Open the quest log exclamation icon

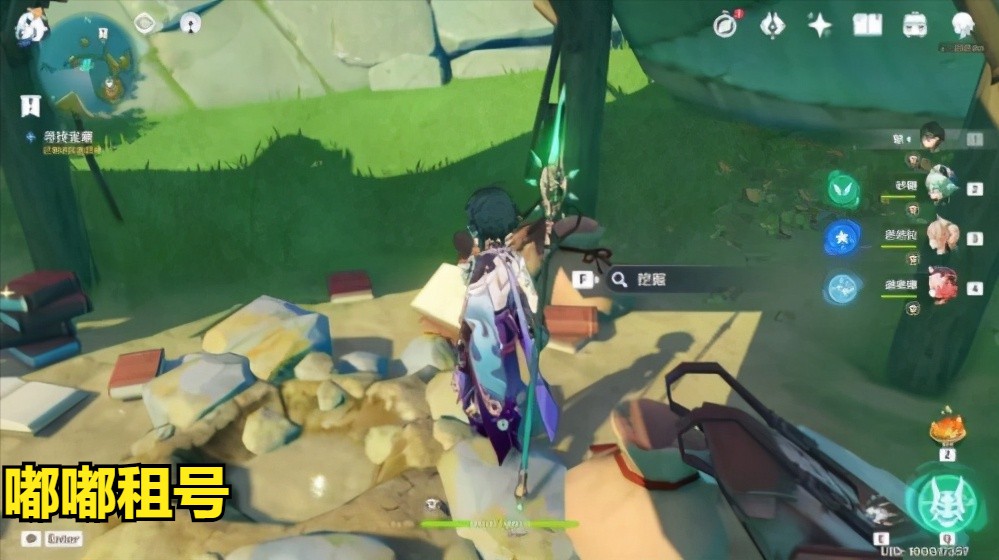pyautogui.click(x=30, y=105)
